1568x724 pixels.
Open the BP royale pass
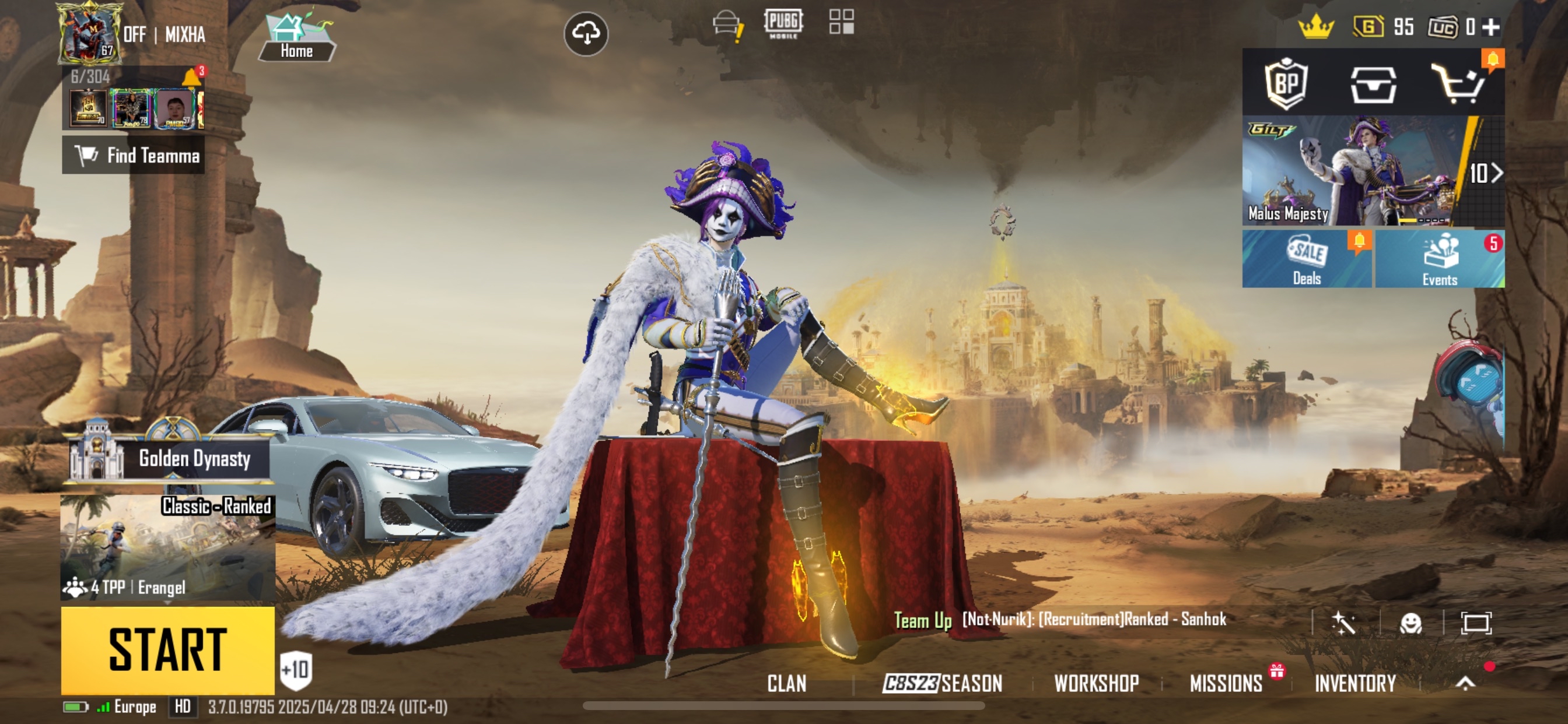pyautogui.click(x=1286, y=83)
